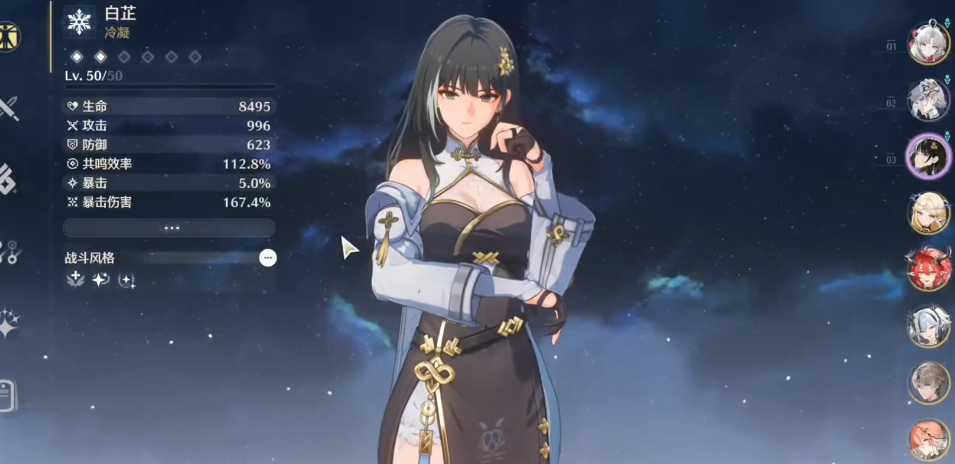Choose the brown-haired character portrait
The height and width of the screenshot is (464, 955).
pos(928,383)
